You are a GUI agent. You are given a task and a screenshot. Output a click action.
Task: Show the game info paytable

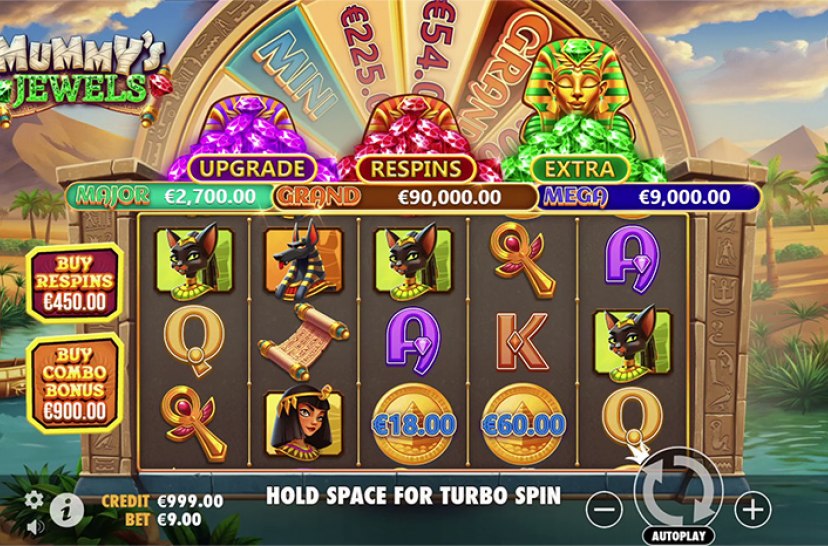click(66, 509)
